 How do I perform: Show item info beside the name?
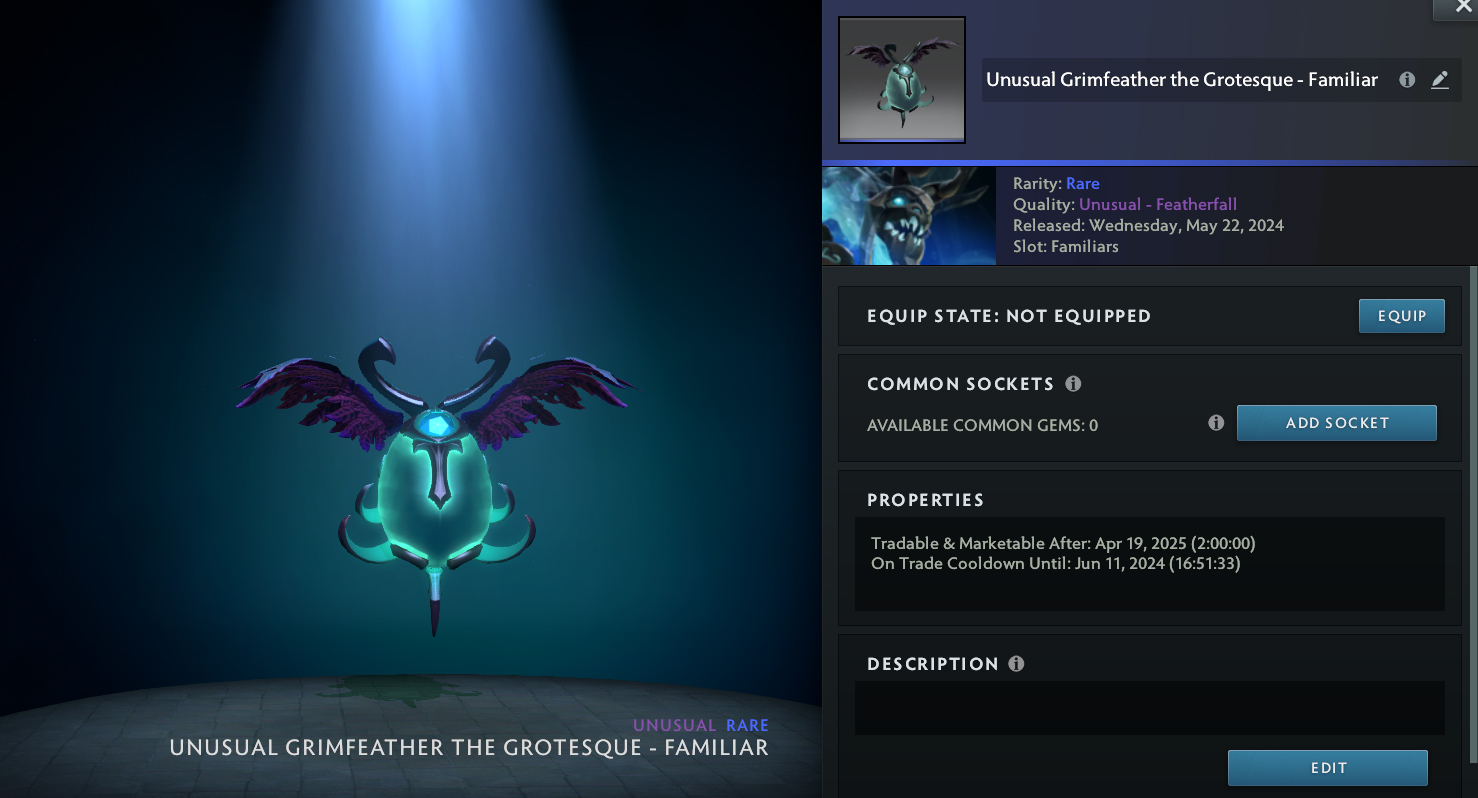click(1407, 80)
